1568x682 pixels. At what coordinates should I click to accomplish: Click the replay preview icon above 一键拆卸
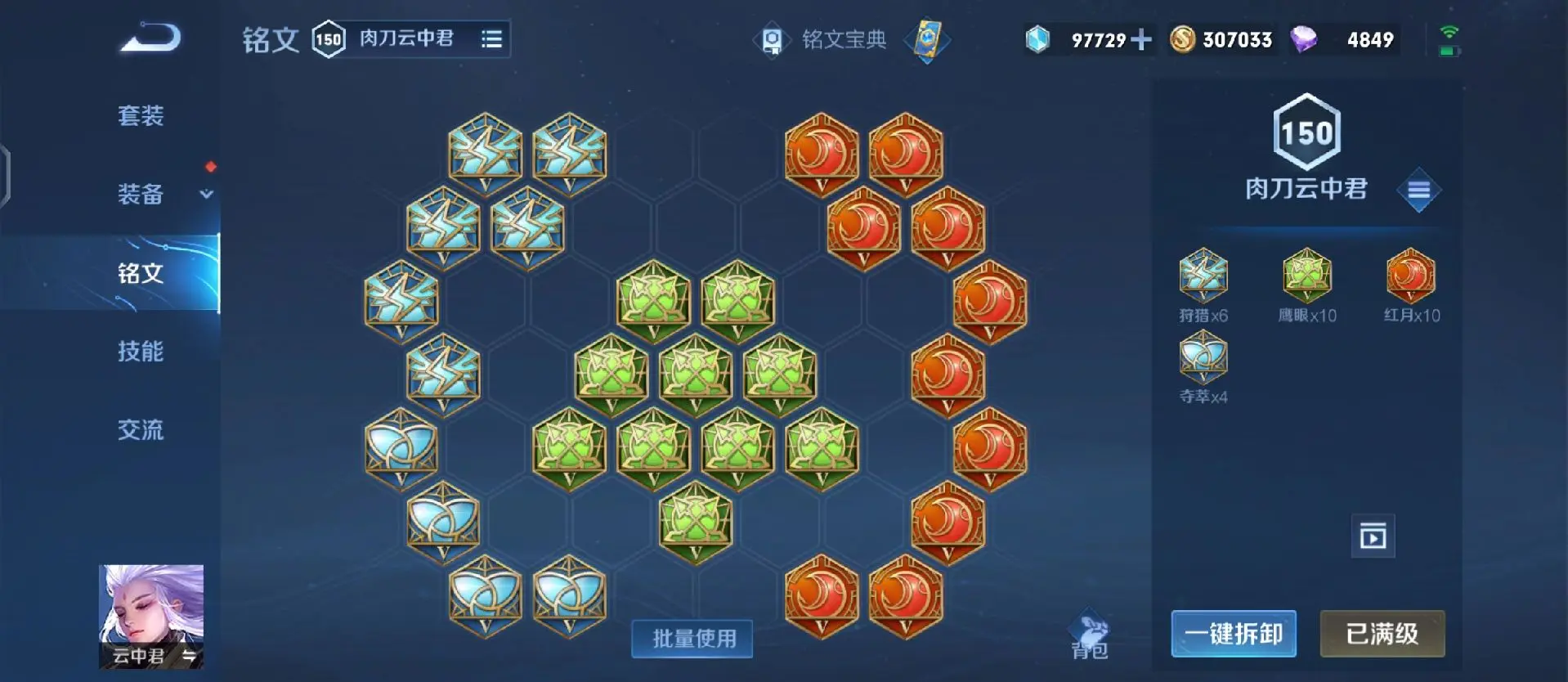pos(1373,537)
